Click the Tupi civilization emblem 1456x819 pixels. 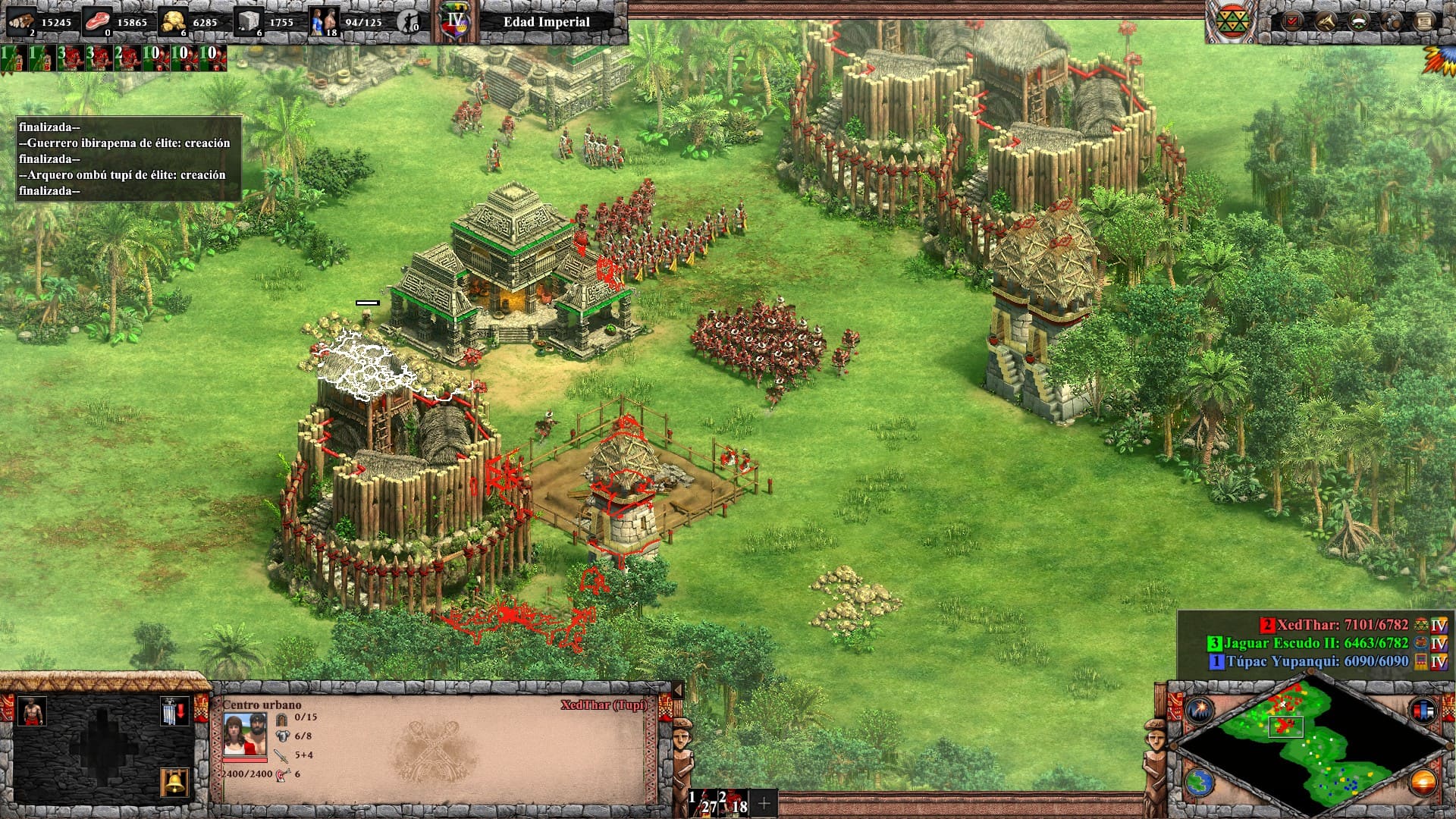point(1231,21)
